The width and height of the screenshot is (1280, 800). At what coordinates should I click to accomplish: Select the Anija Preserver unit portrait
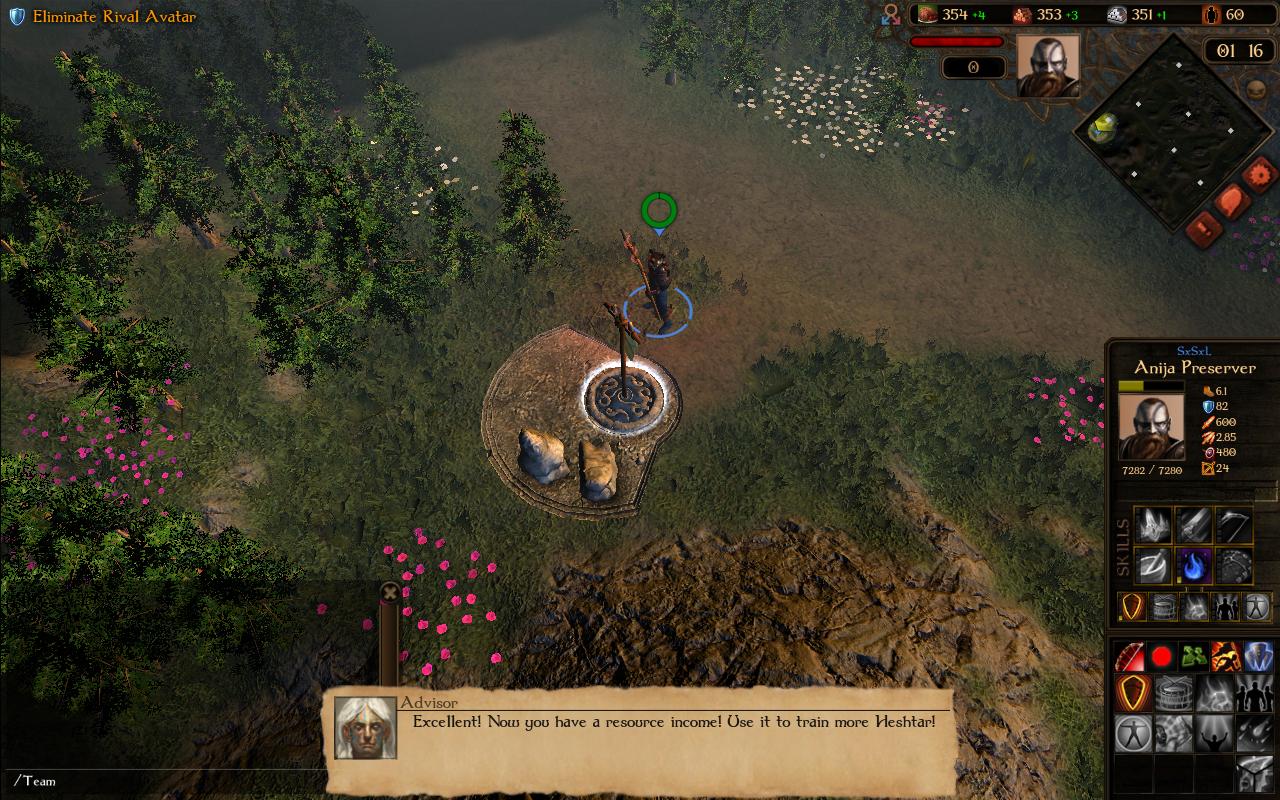pos(1150,427)
